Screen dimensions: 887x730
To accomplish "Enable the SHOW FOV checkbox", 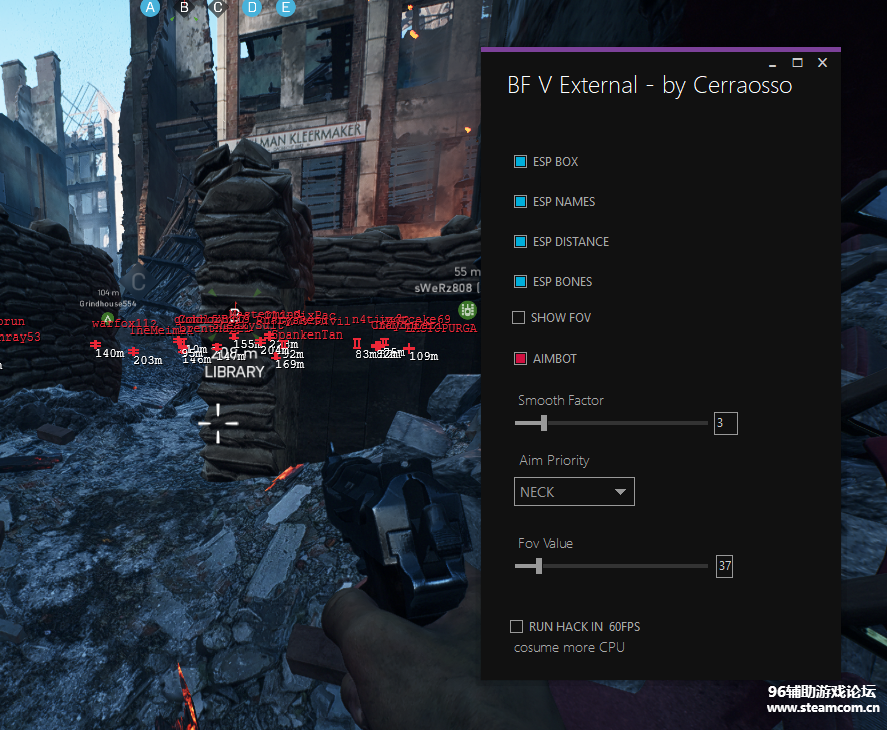I will click(518, 318).
